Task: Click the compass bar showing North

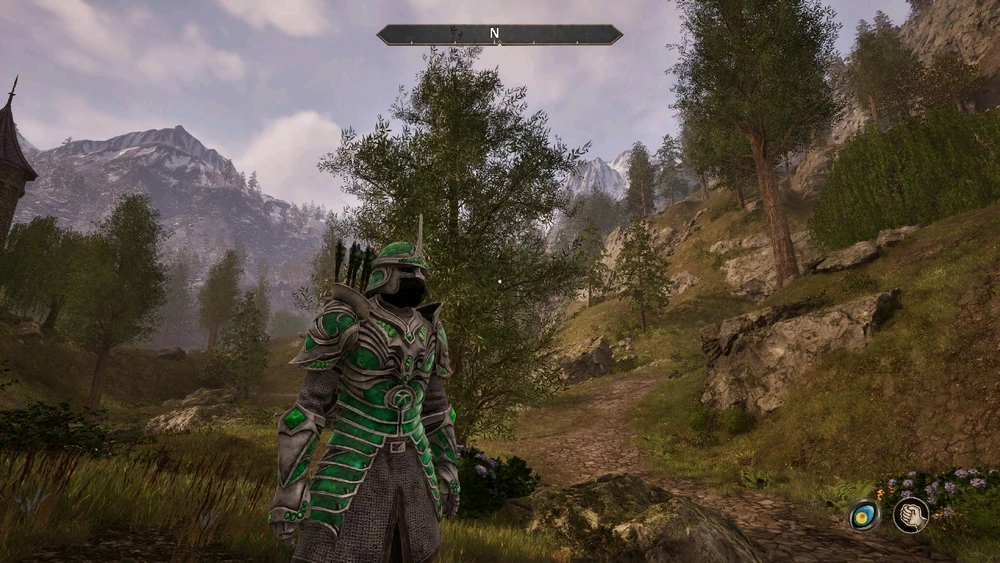Action: click(x=499, y=35)
